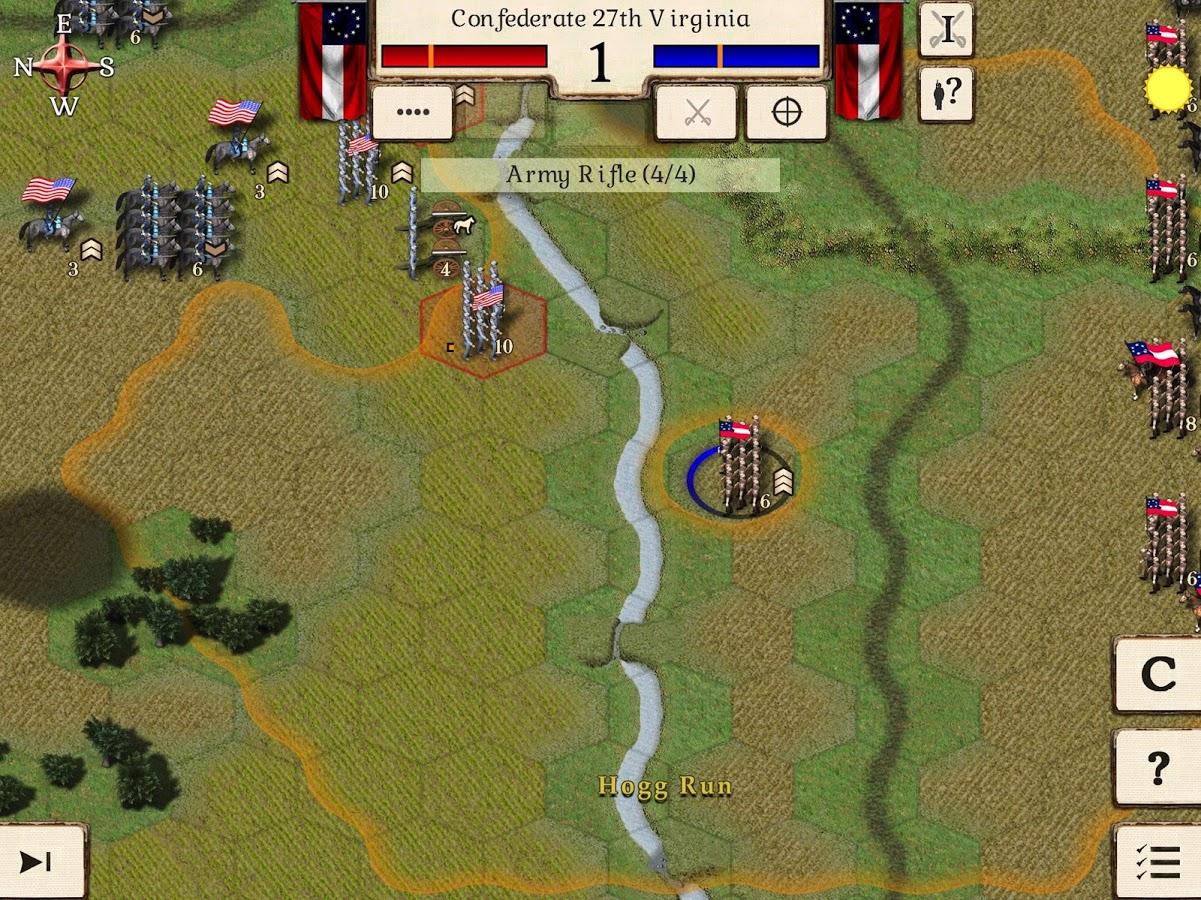The width and height of the screenshot is (1201, 900).
Task: Click the yellow sun weather icon
Action: point(1168,90)
